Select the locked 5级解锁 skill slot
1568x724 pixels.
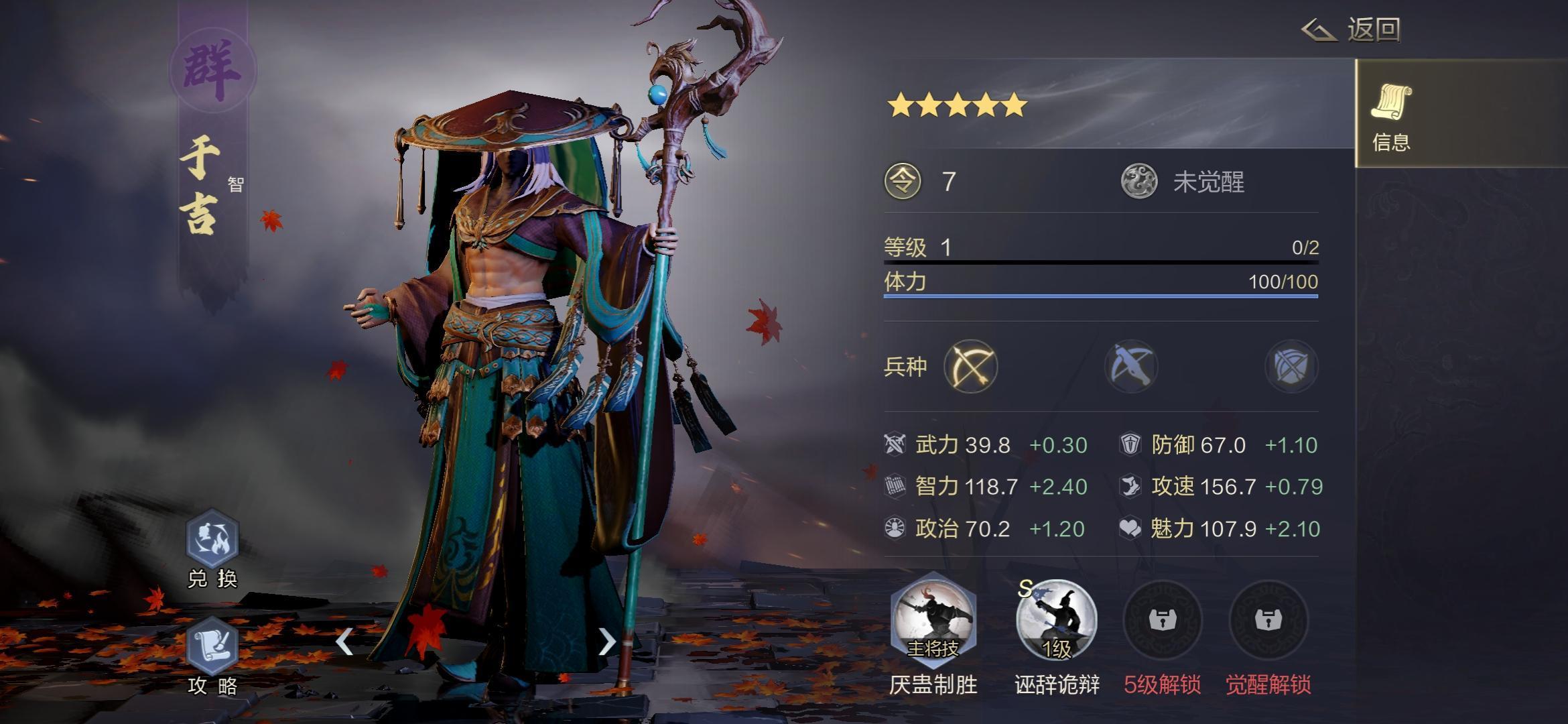tap(1163, 620)
